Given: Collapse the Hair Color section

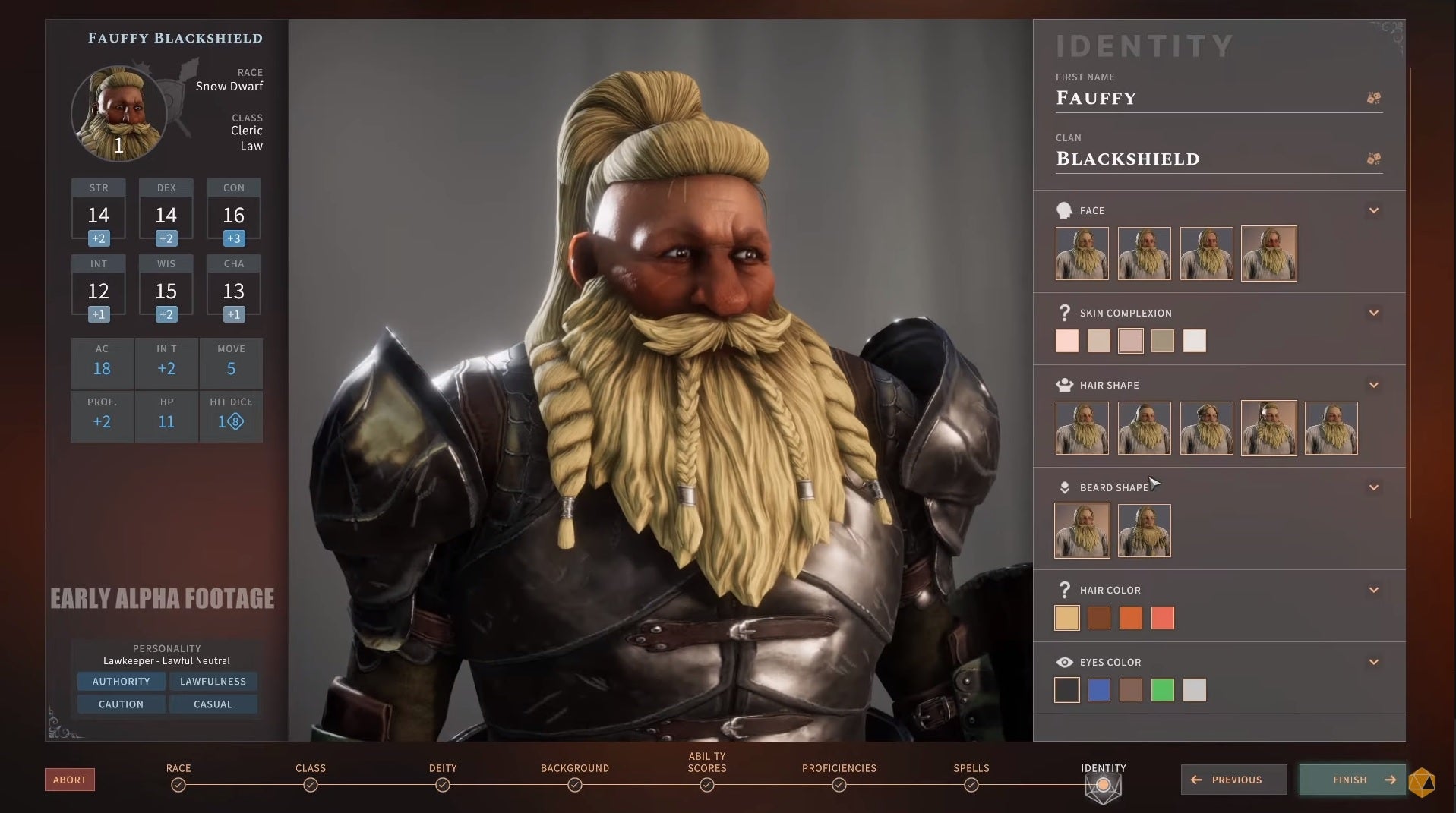Looking at the screenshot, I should (1373, 589).
